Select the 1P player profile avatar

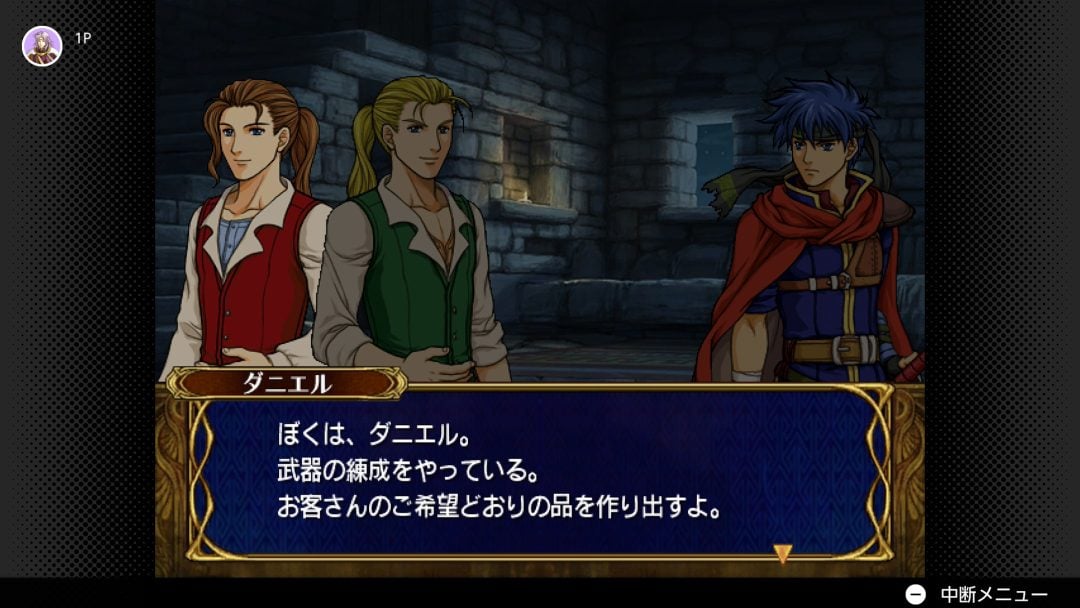tap(42, 46)
